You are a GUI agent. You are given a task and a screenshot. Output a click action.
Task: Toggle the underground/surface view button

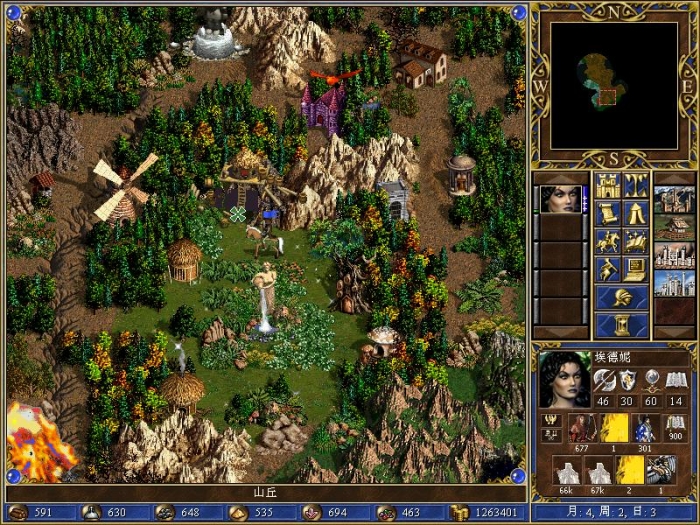pos(636,185)
